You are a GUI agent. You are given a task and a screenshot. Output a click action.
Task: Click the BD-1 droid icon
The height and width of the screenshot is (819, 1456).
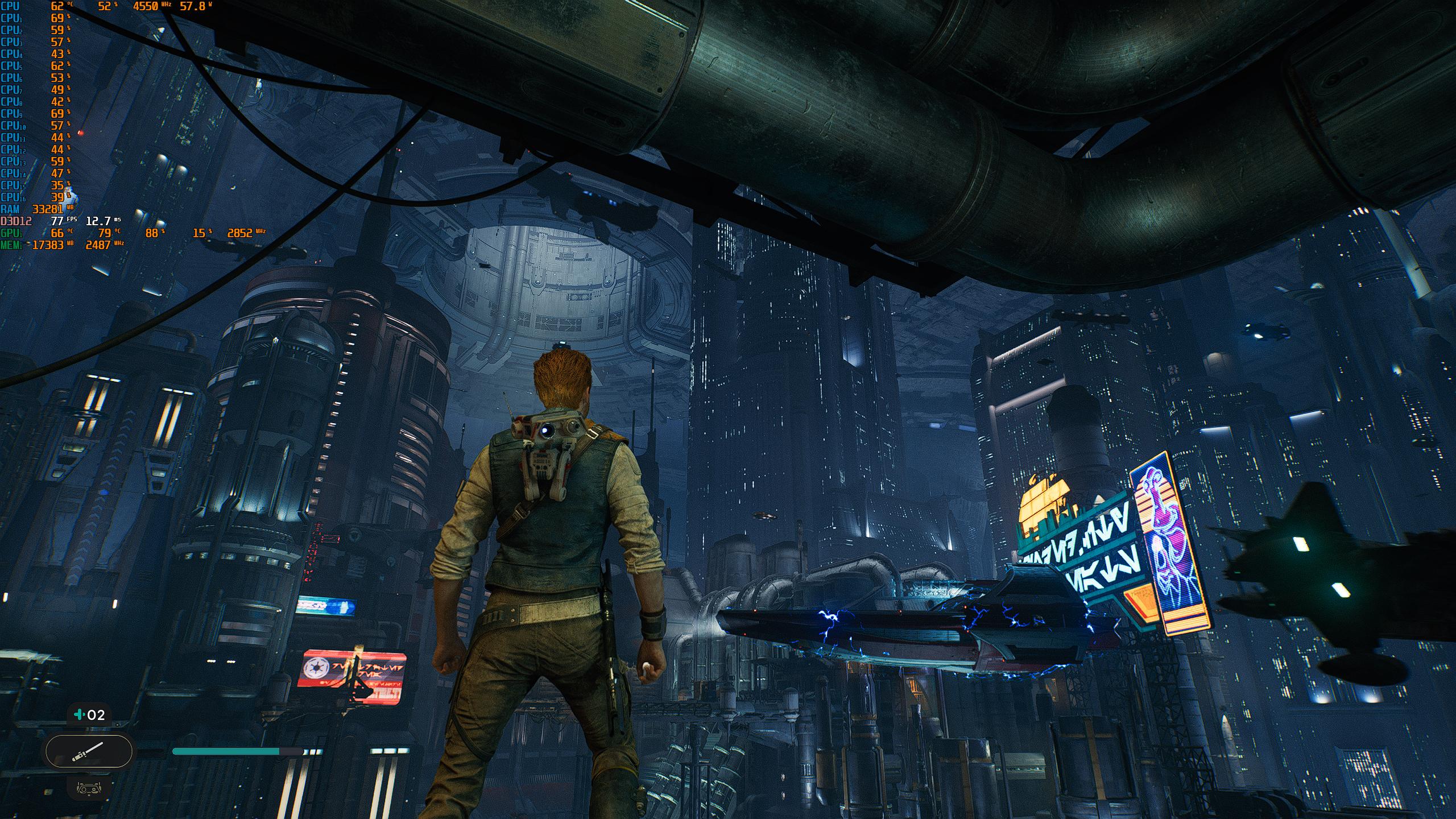coord(88,788)
